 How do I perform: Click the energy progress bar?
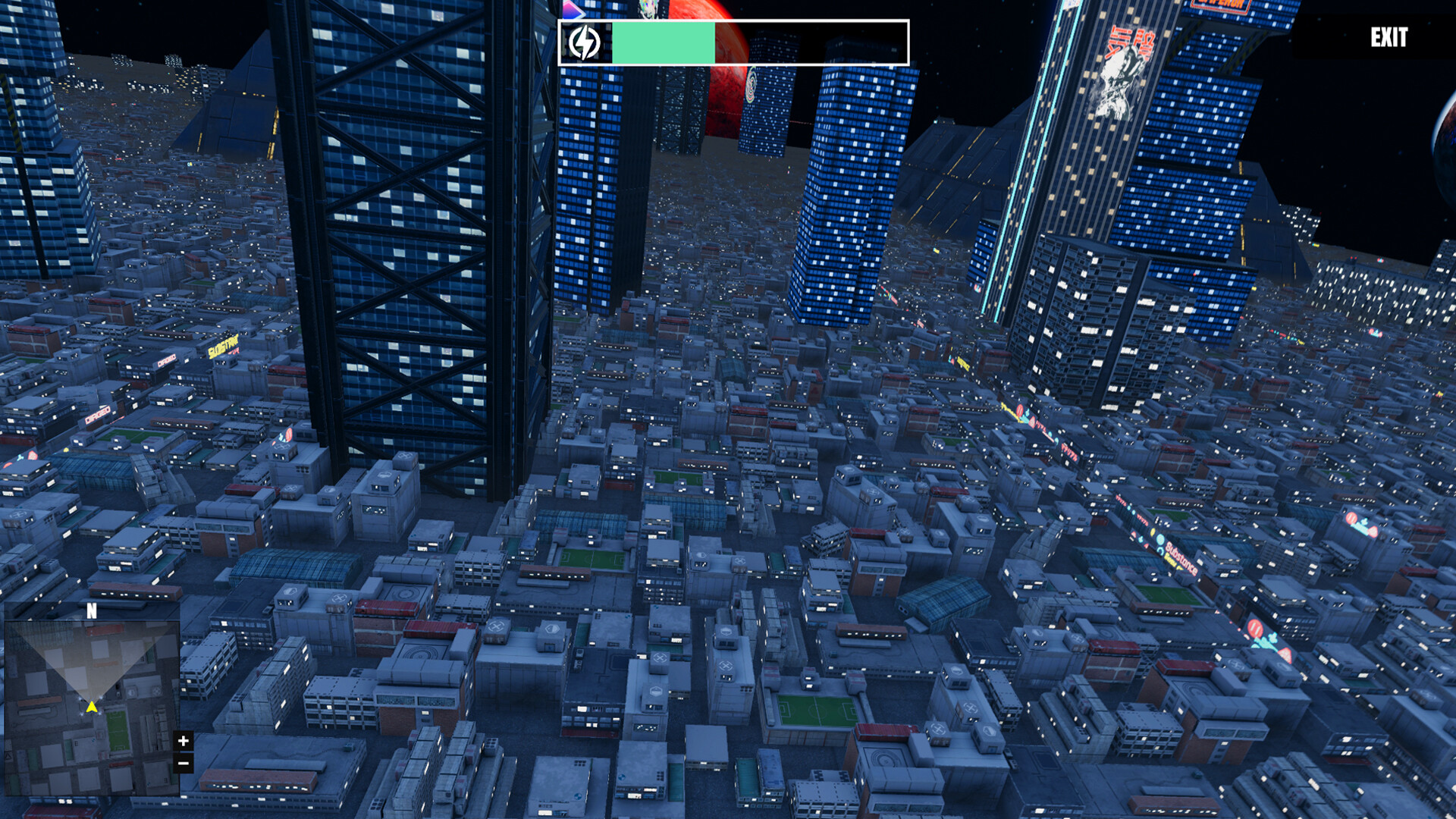(732, 42)
